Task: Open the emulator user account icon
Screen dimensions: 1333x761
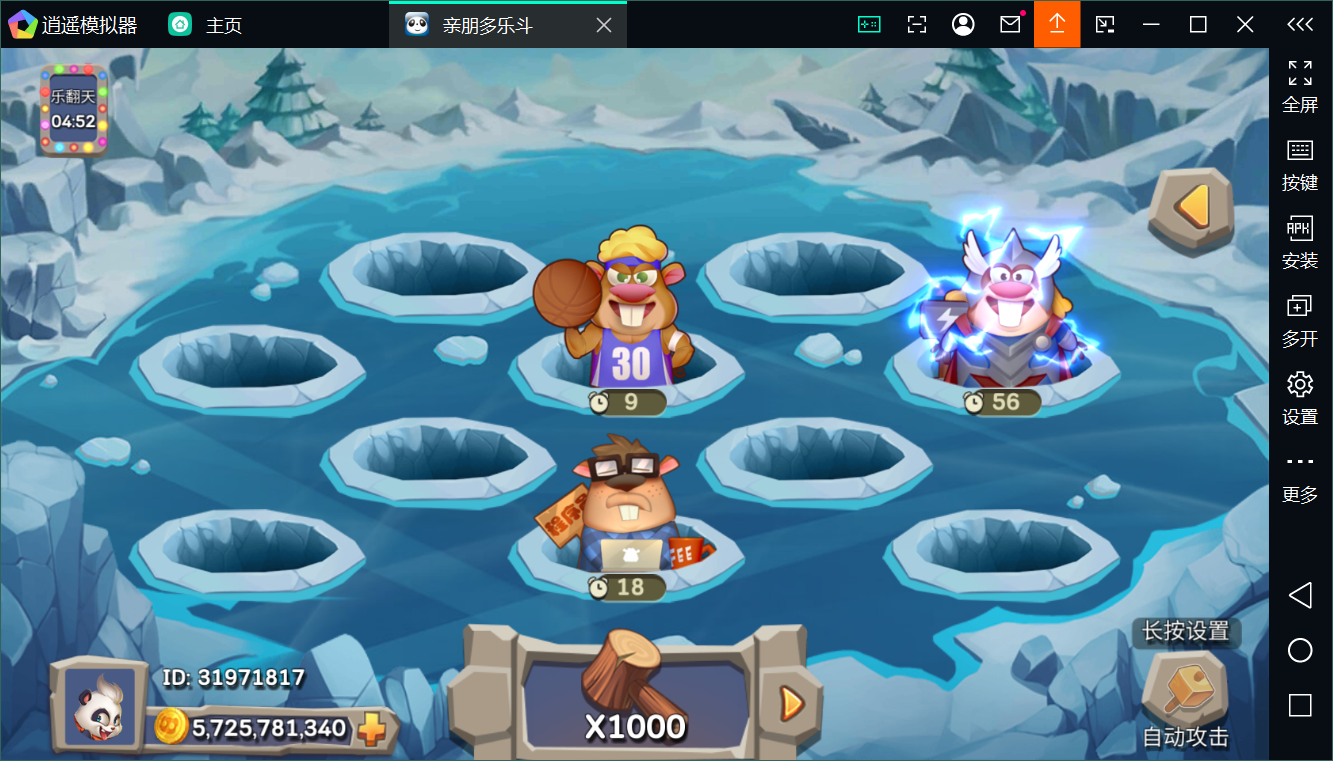Action: (963, 25)
